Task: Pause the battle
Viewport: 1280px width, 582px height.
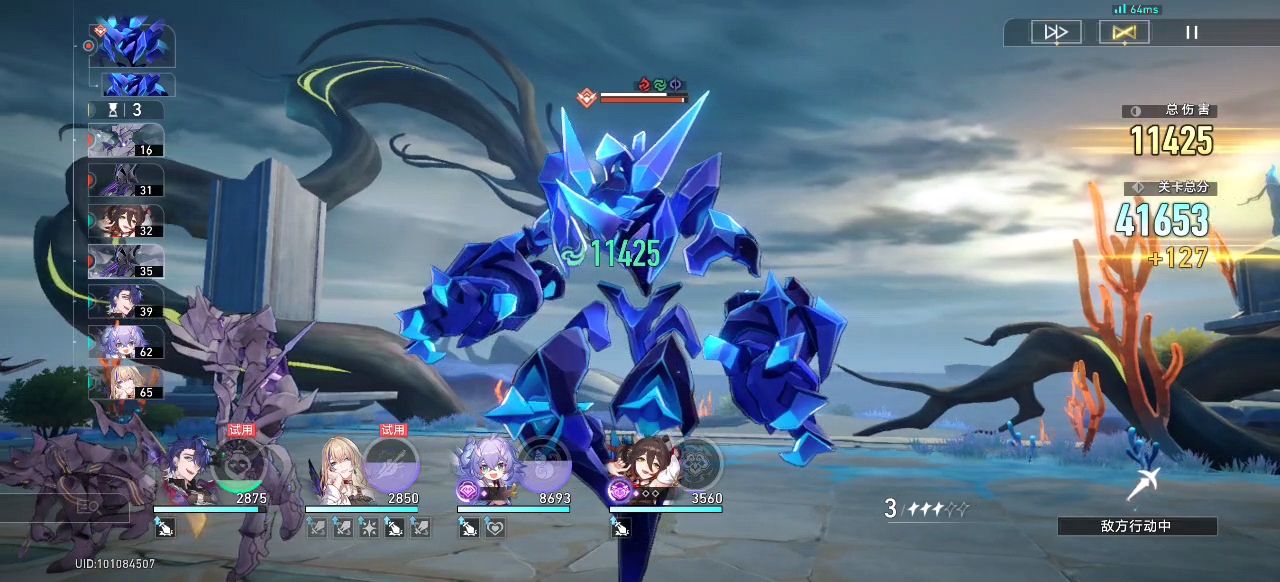Action: [1192, 32]
